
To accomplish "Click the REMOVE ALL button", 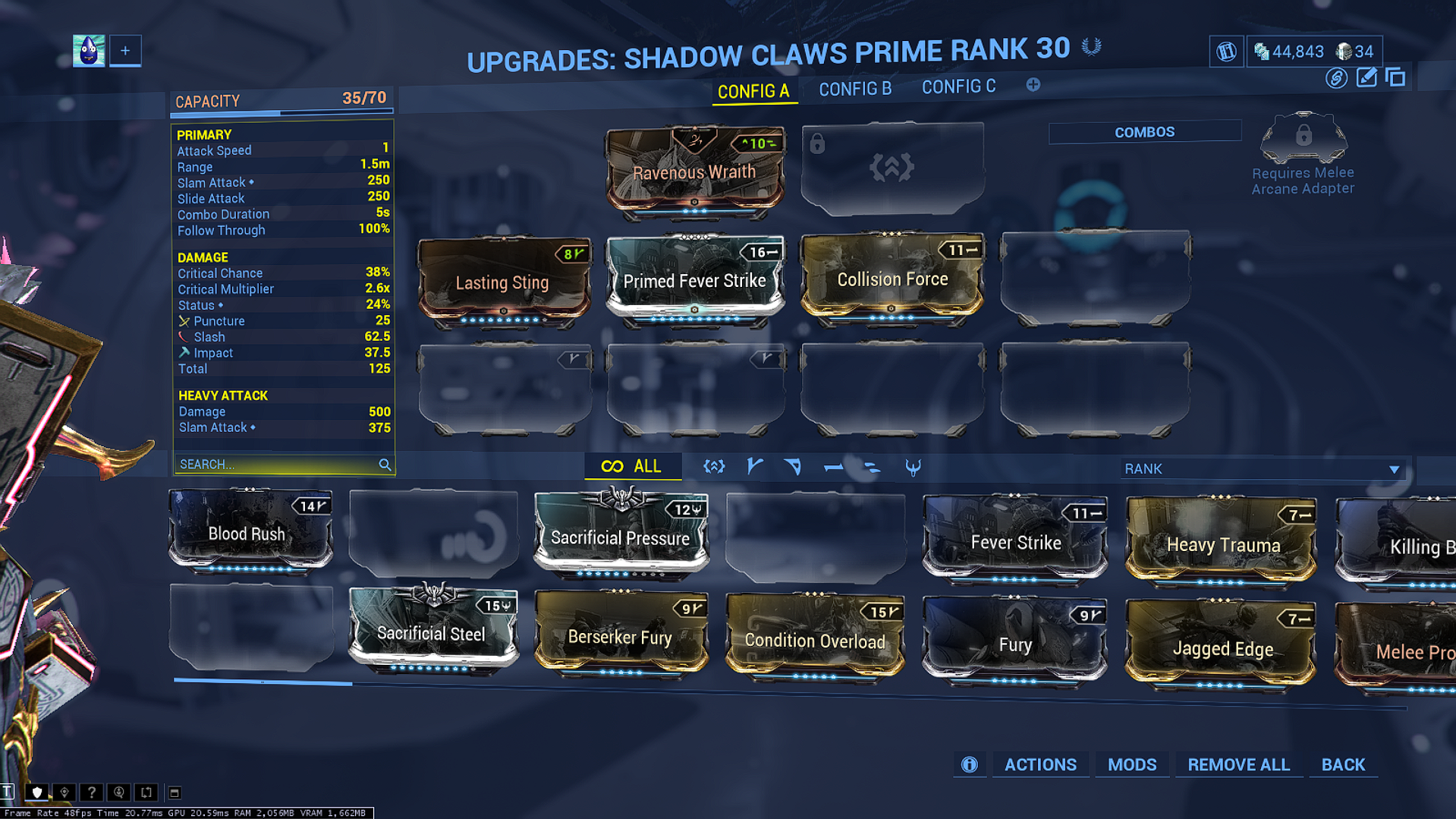I will click(x=1238, y=765).
